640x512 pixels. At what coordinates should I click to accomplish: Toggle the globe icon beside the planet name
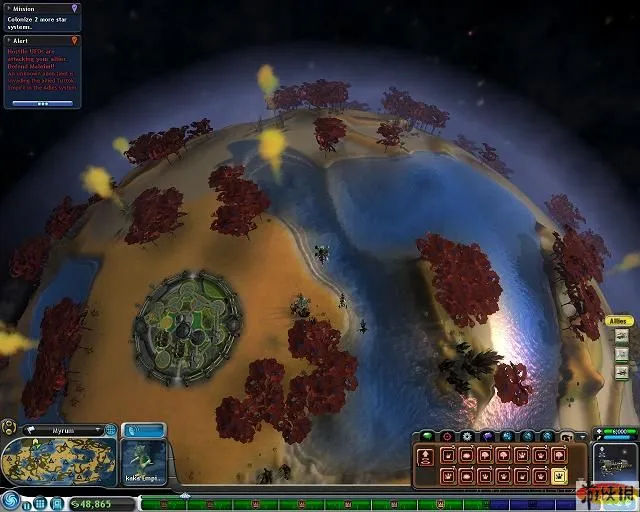[x=109, y=430]
